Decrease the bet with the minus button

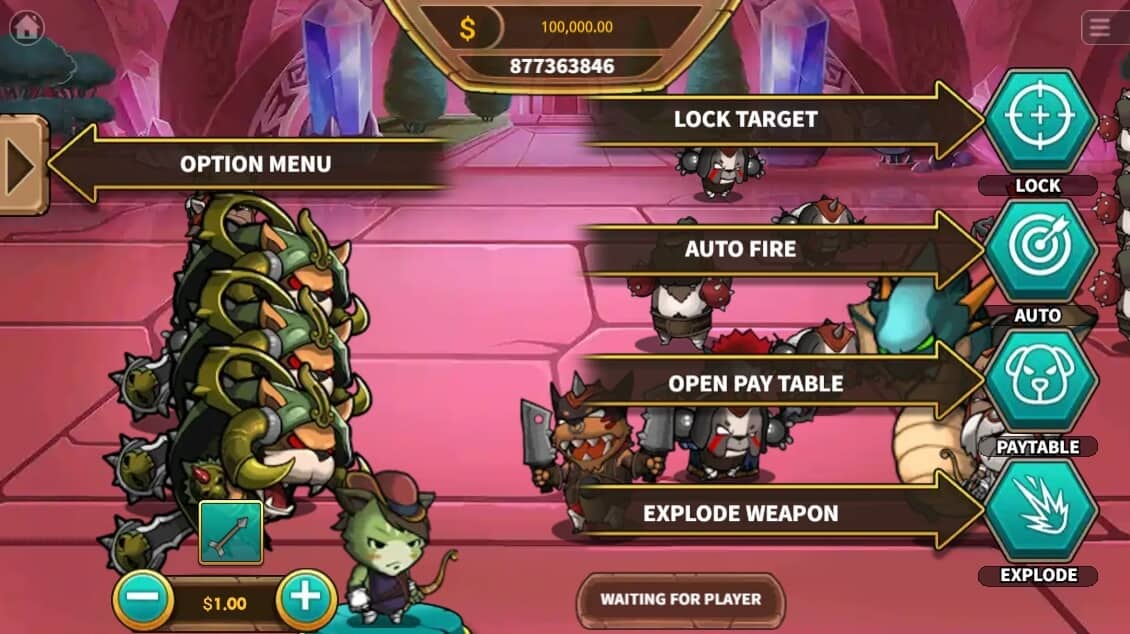[x=143, y=600]
